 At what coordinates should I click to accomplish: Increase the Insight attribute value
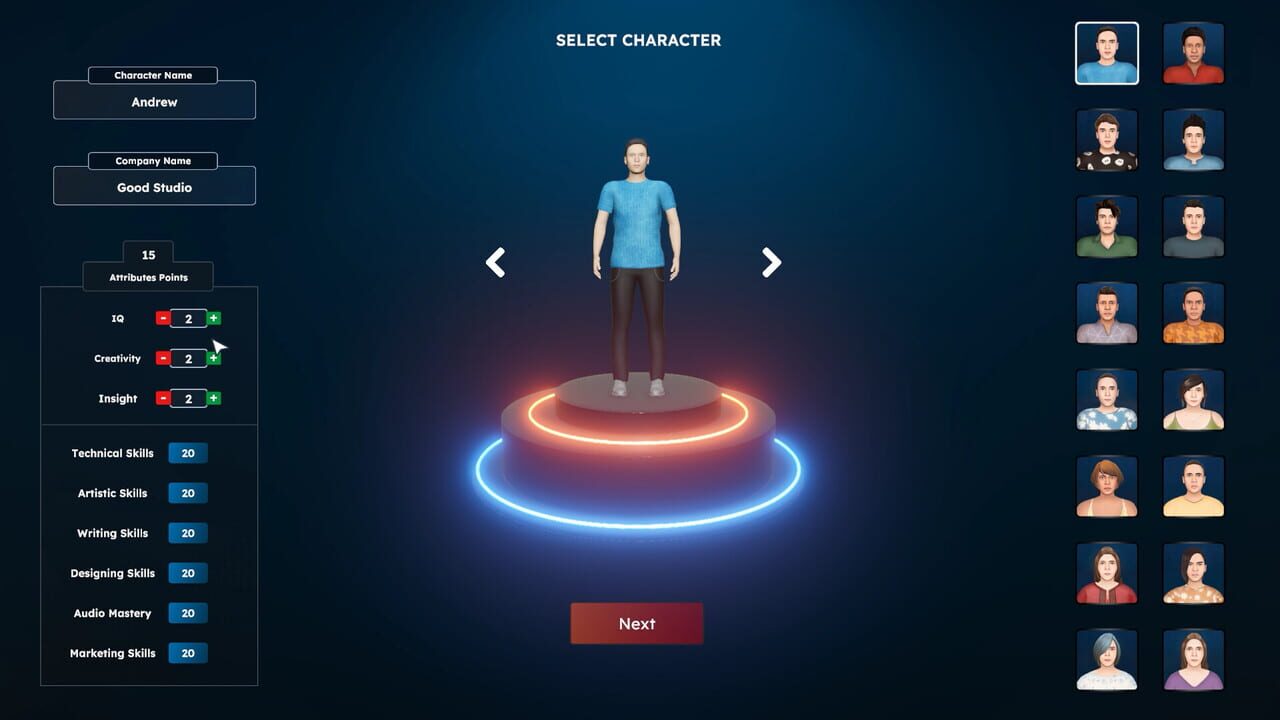(x=215, y=398)
